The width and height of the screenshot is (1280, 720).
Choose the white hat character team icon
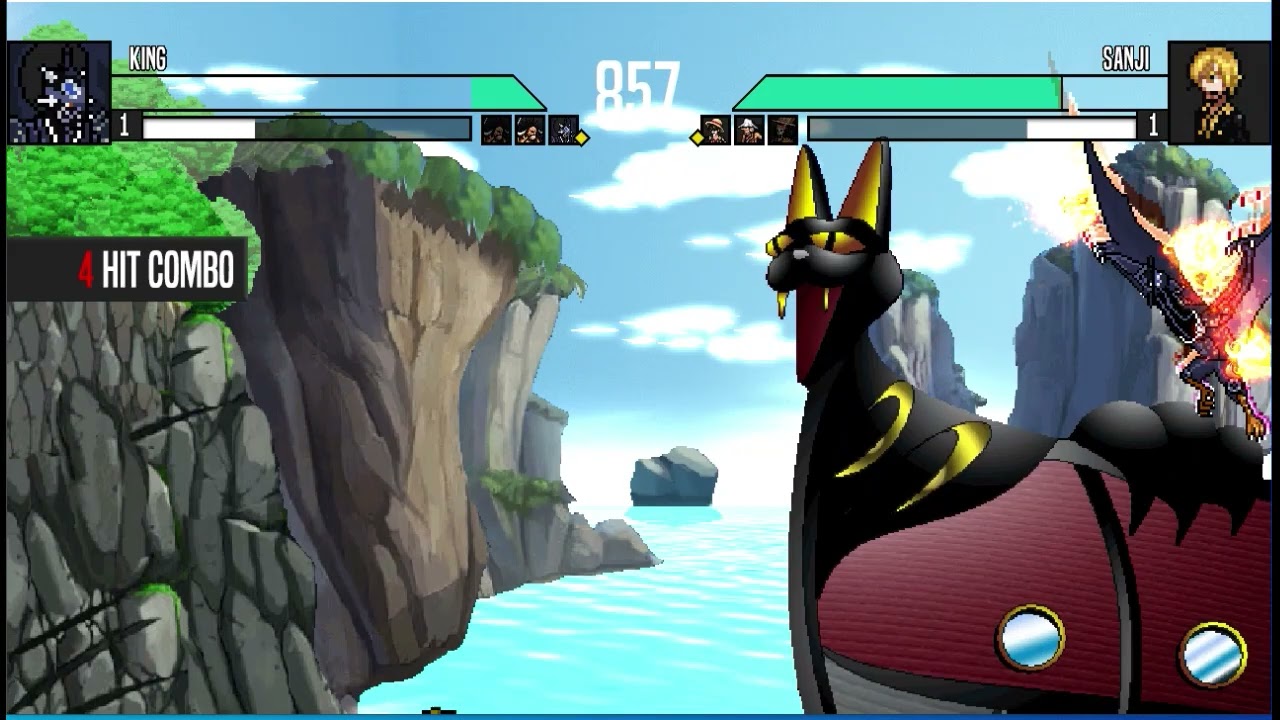pyautogui.click(x=748, y=130)
